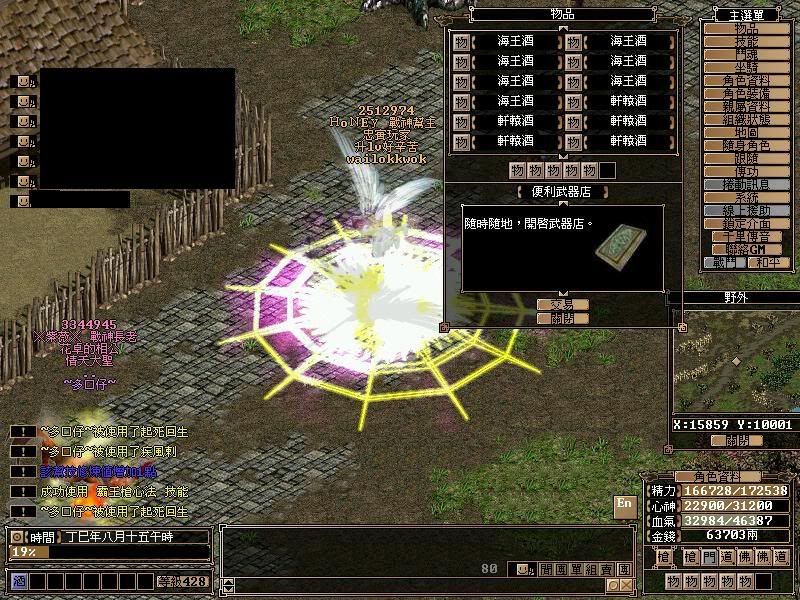This screenshot has width=800, height=600.
Task: Select 坐騎 mount entry in main menu
Action: coord(740,68)
